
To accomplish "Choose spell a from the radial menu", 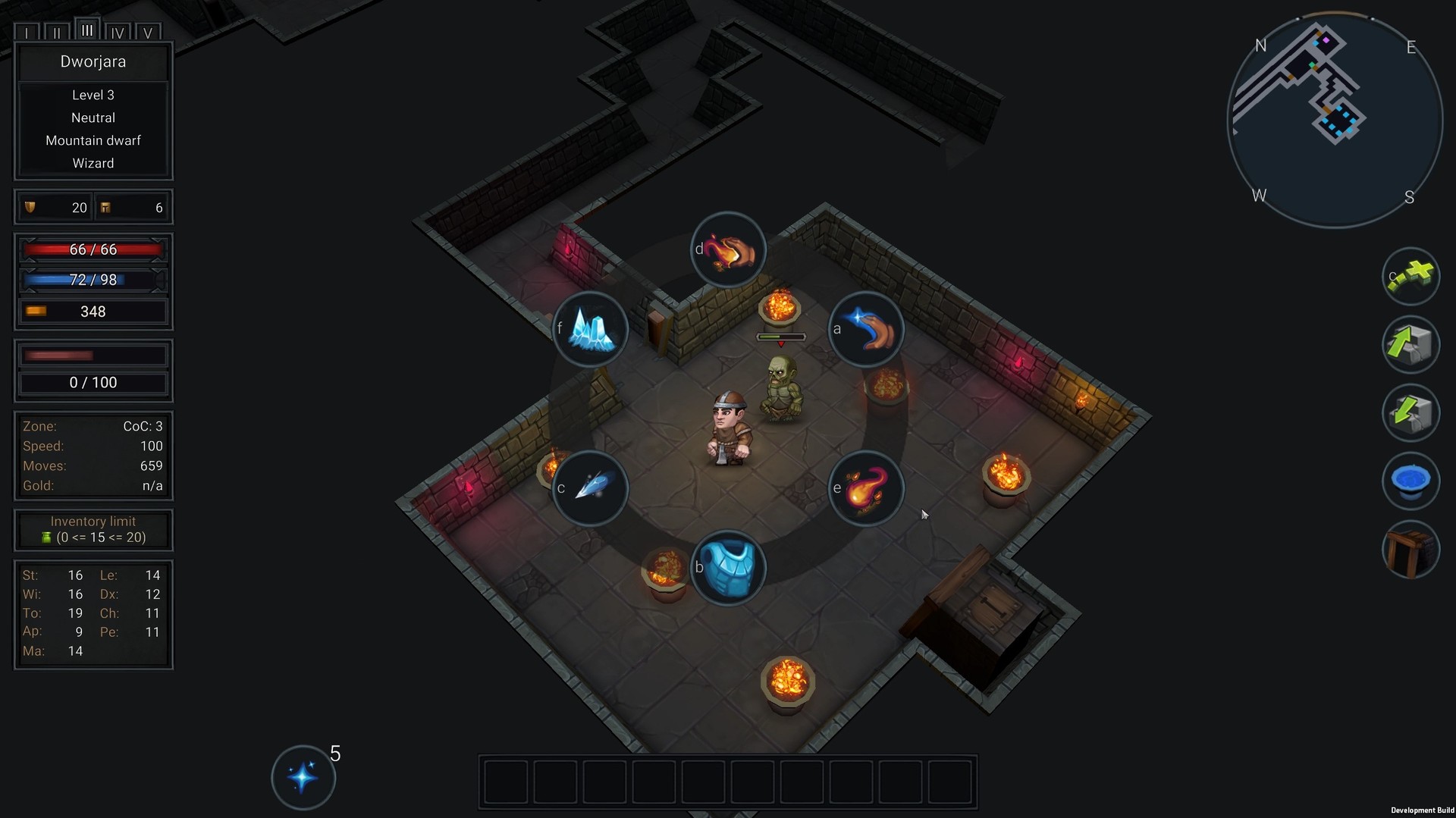I will click(x=865, y=328).
